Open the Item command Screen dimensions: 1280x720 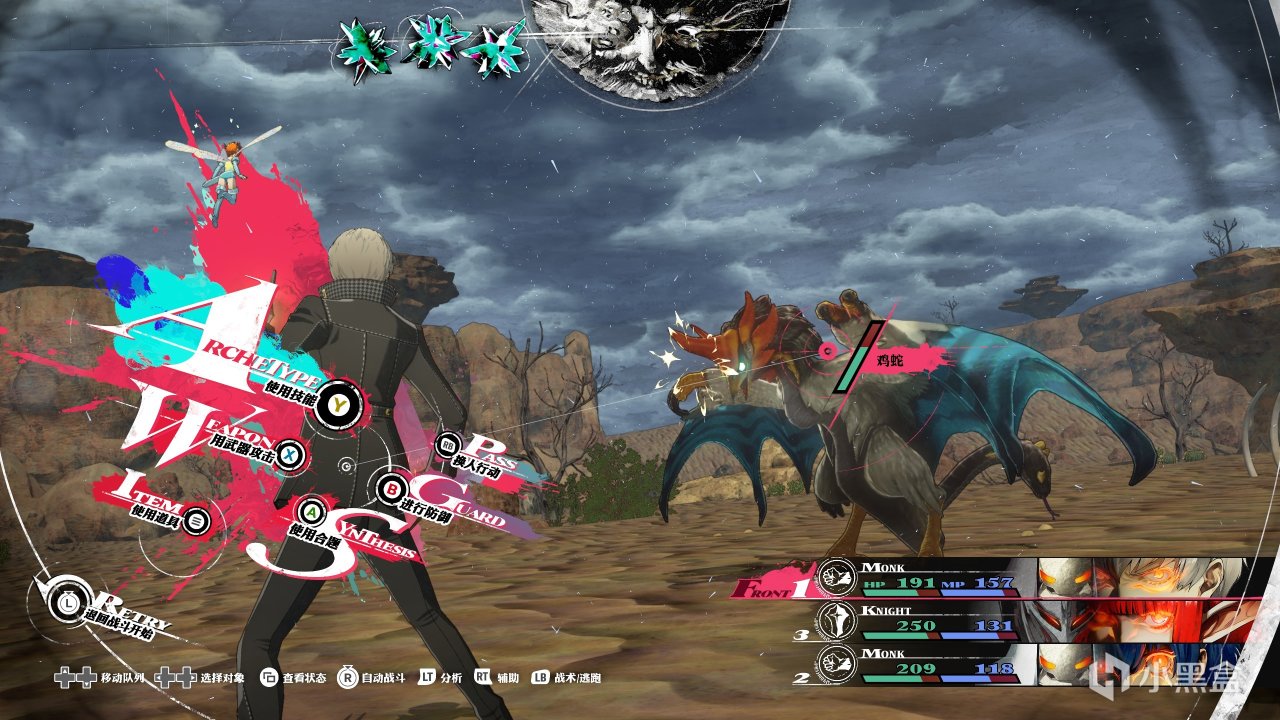197,520
